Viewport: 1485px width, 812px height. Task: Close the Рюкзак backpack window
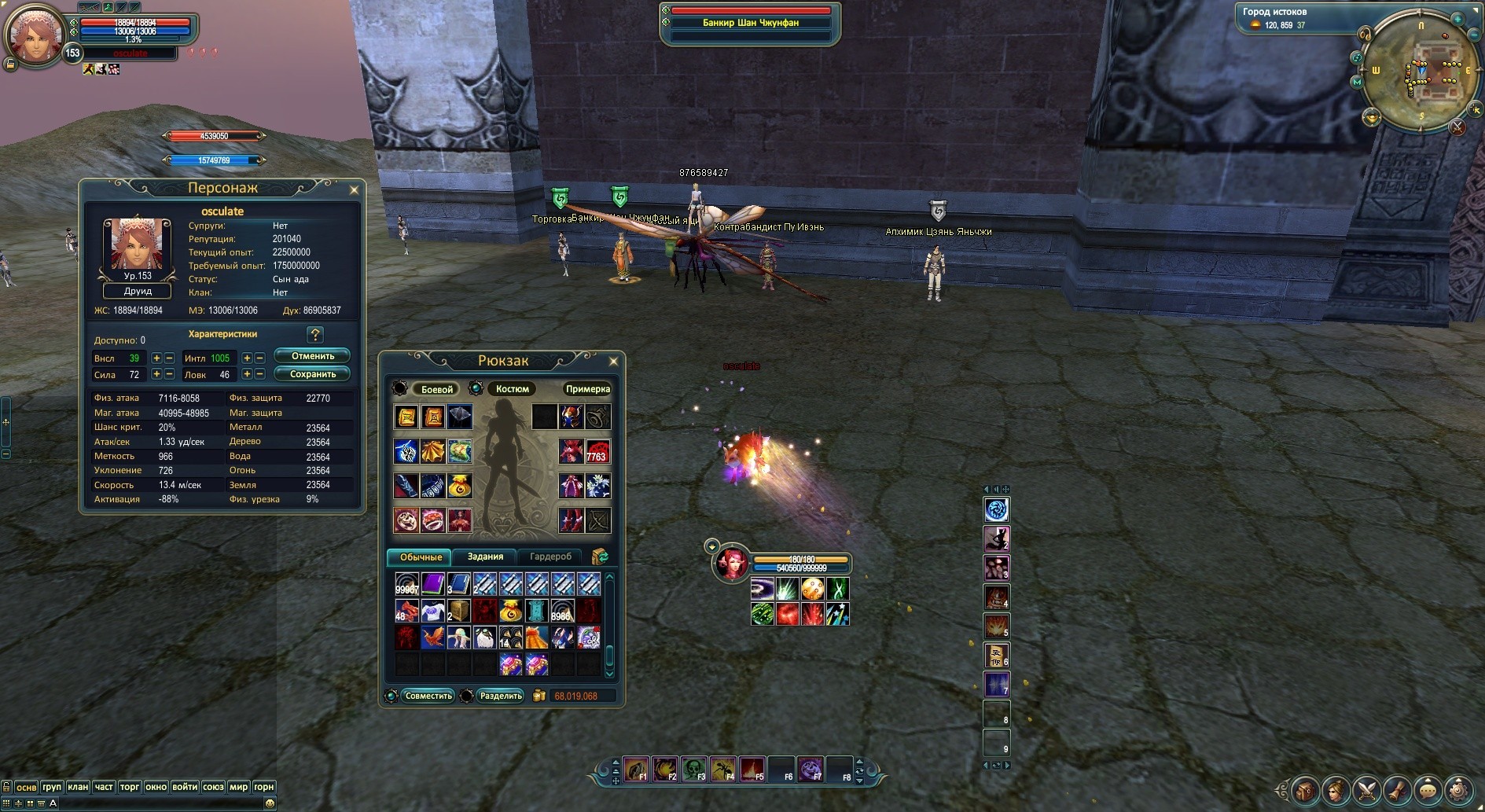pyautogui.click(x=613, y=362)
